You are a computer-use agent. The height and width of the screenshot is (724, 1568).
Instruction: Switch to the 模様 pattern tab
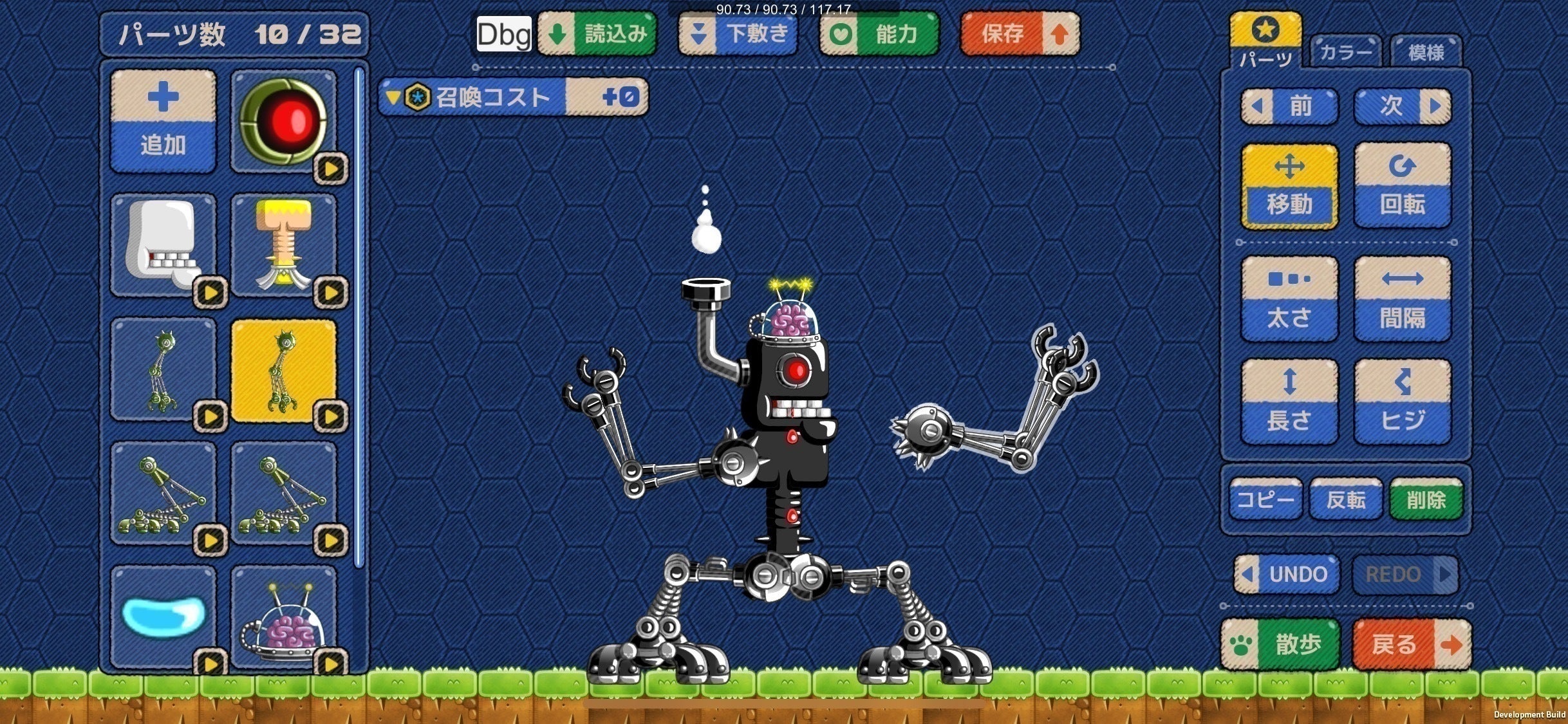point(1426,51)
